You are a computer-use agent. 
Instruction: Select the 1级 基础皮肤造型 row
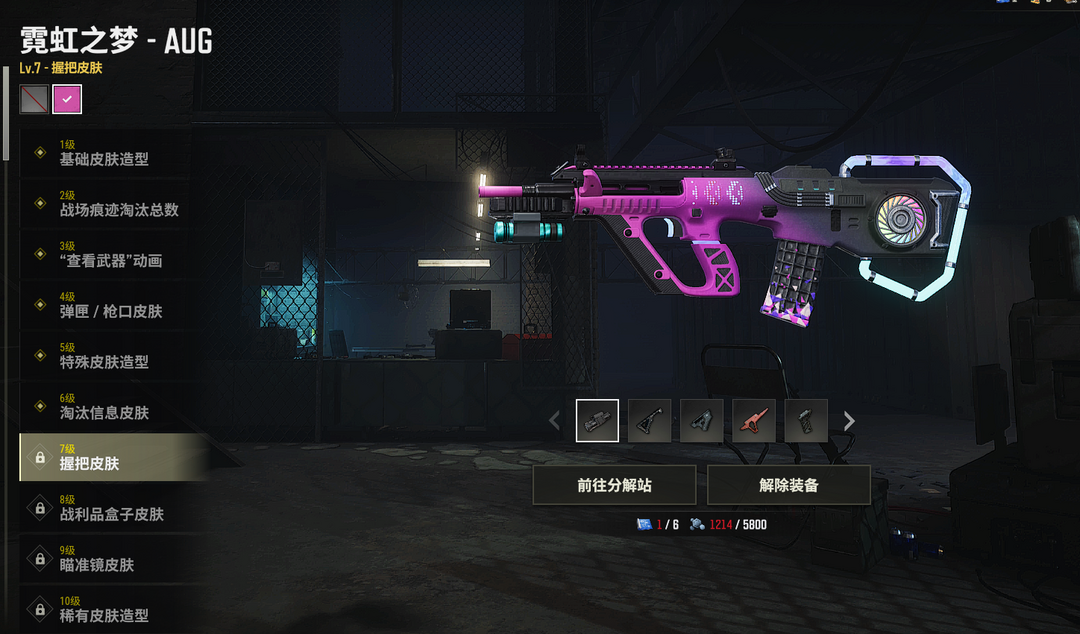[104, 153]
